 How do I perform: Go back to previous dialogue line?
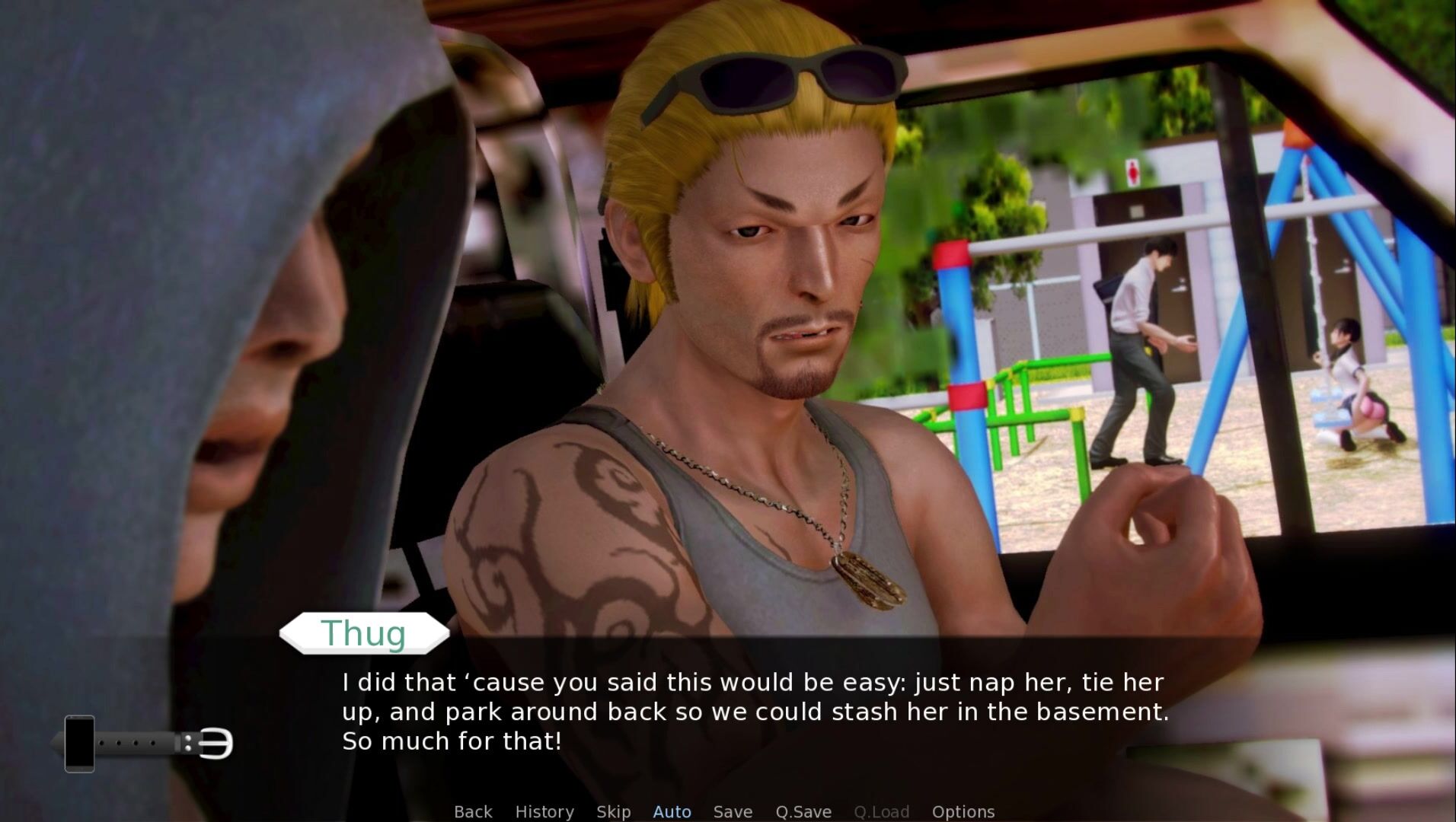[473, 811]
